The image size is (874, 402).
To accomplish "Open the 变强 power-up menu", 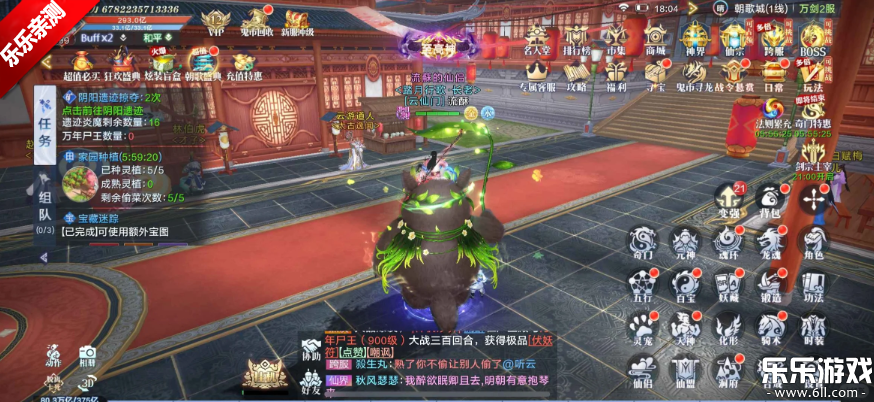I will pyautogui.click(x=729, y=198).
